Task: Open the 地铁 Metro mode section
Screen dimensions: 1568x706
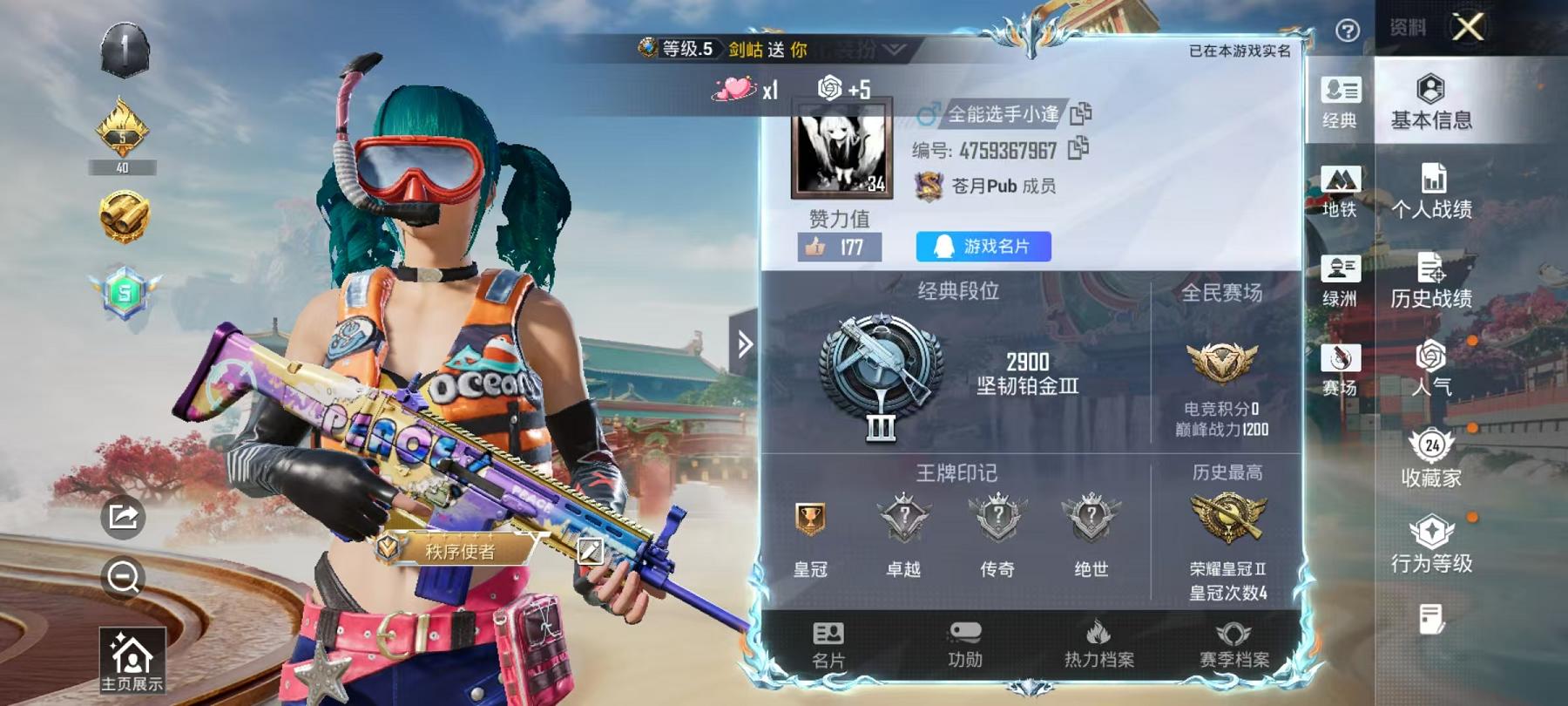Action: point(1342,192)
